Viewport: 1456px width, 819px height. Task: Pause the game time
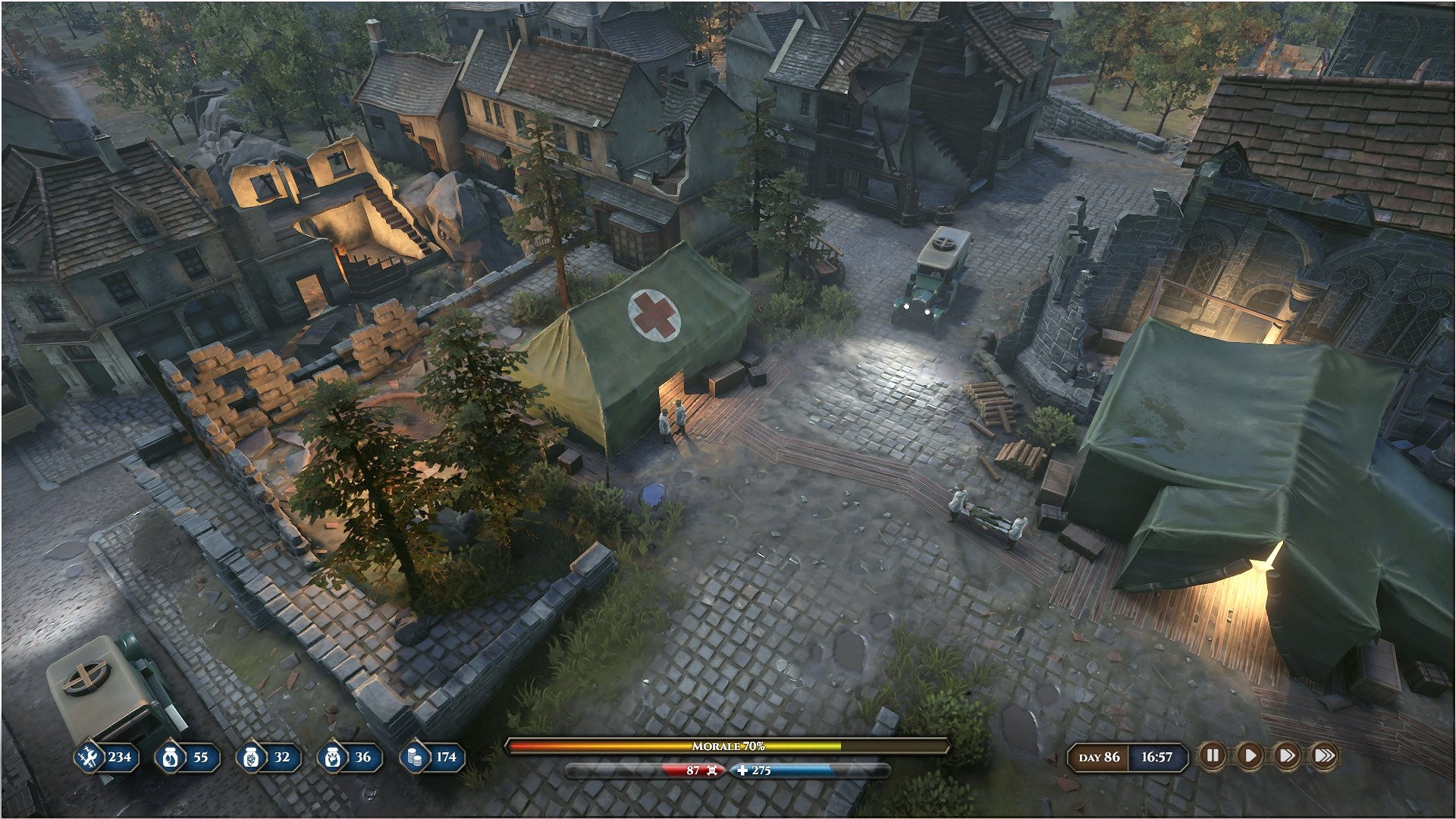click(1212, 755)
